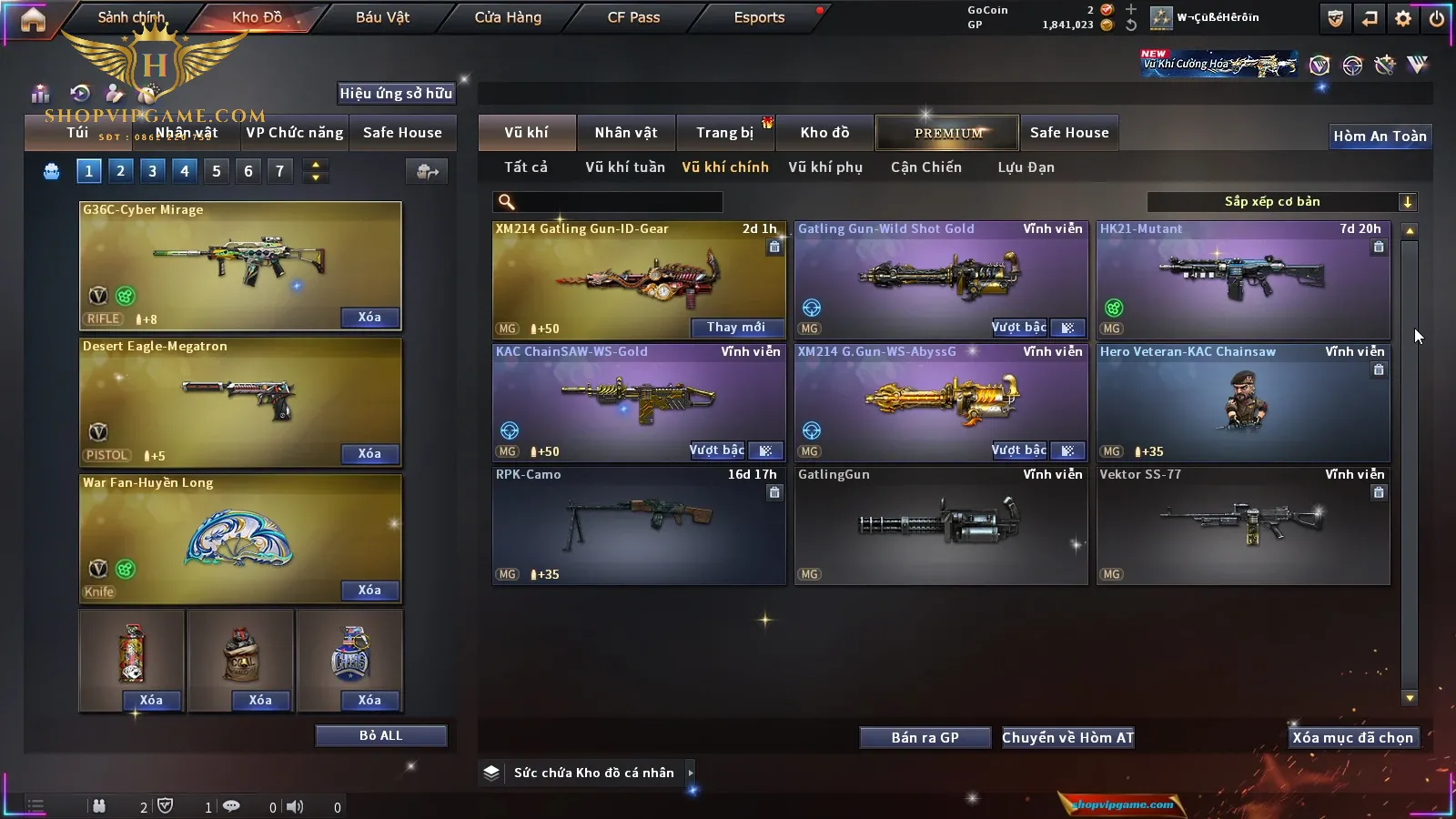Go to the Báu Vật menu
The height and width of the screenshot is (819, 1456).
pyautogui.click(x=382, y=17)
